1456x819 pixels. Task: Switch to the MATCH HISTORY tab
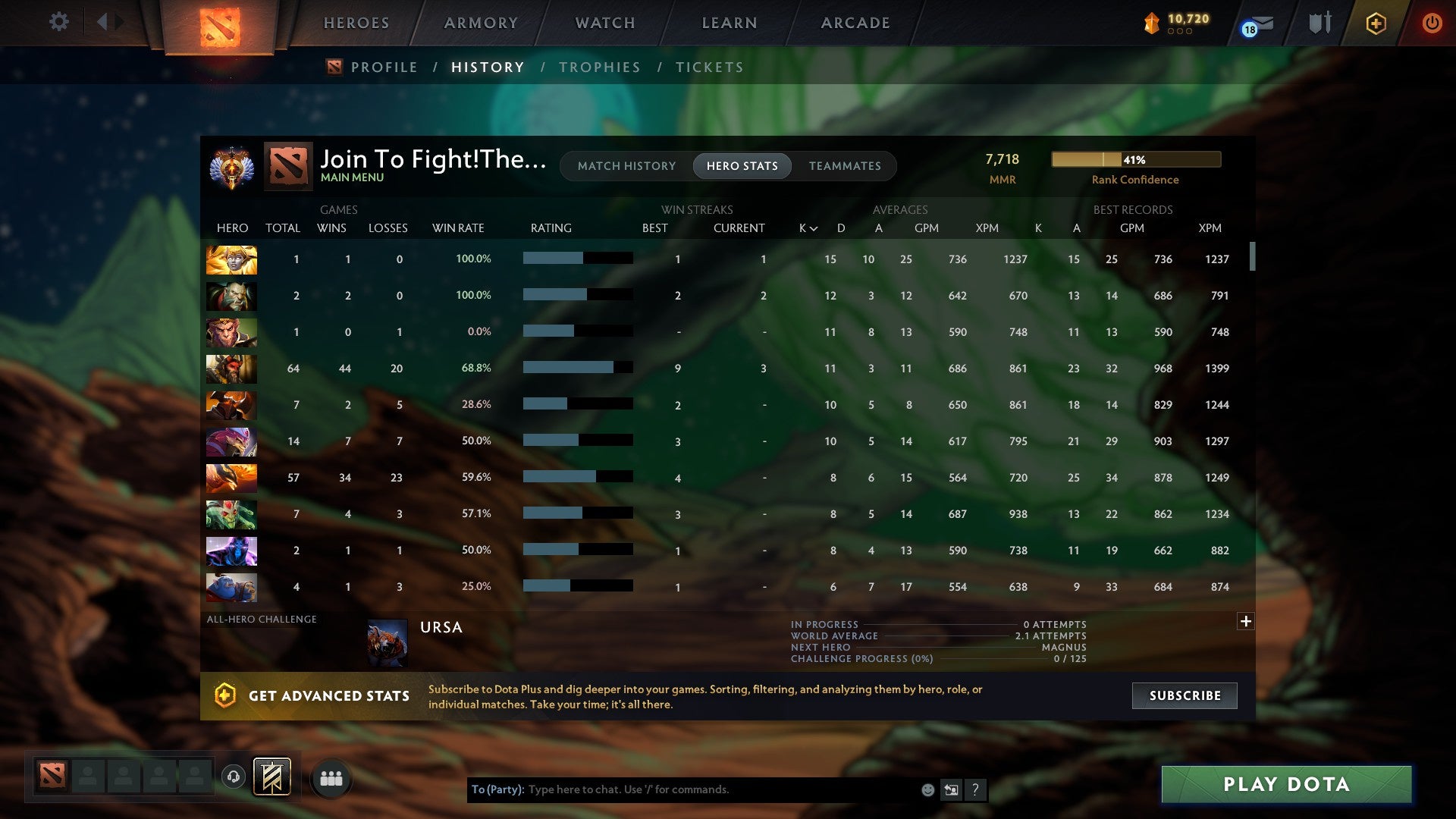tap(626, 166)
